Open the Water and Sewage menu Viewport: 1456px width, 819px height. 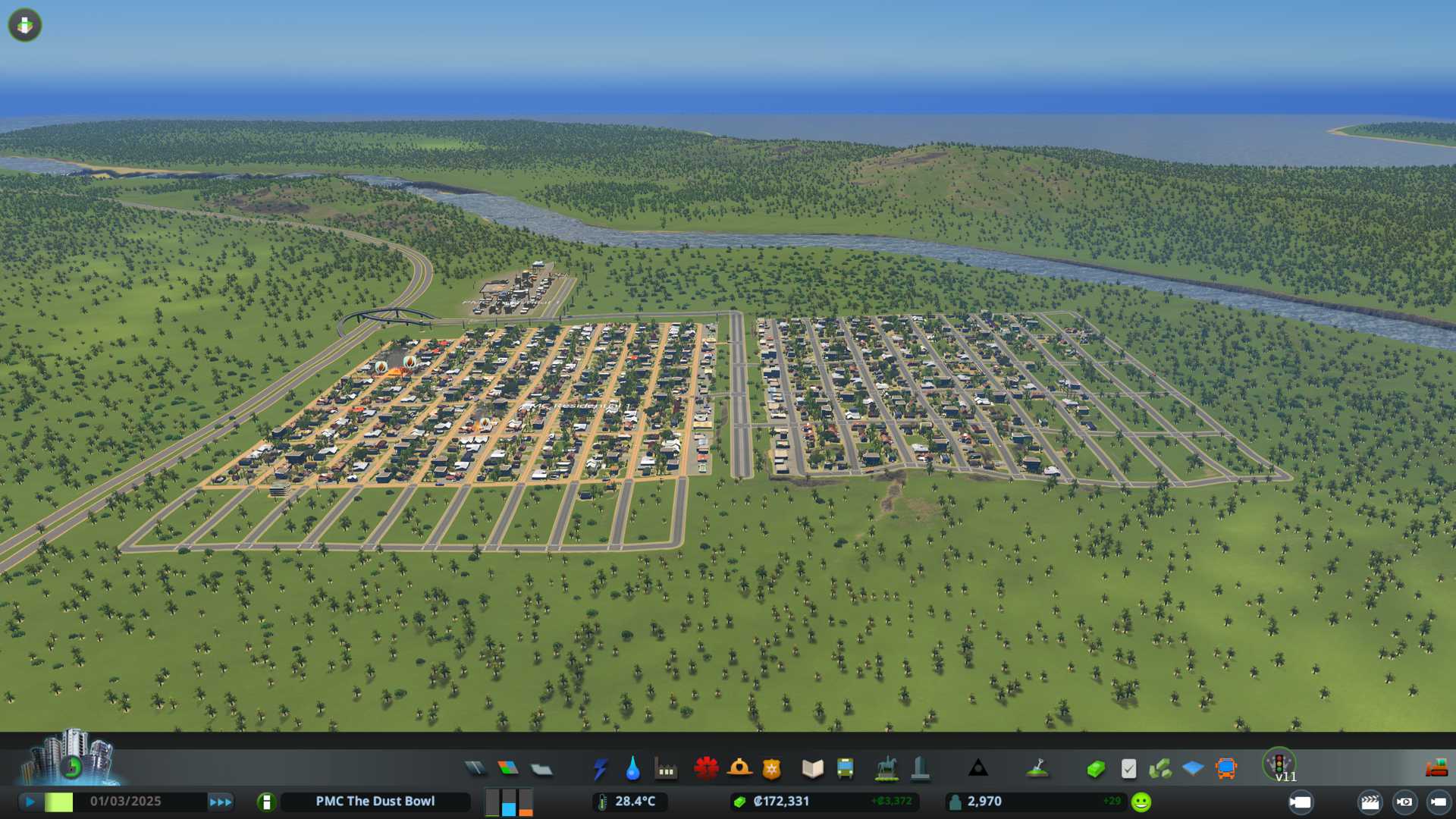(632, 769)
